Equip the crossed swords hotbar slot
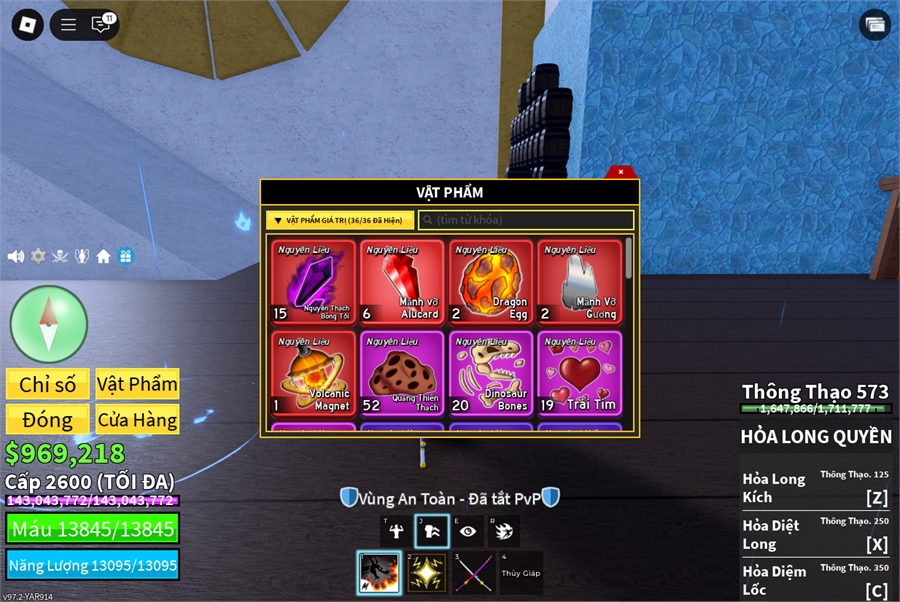The image size is (900, 602). coord(474,573)
